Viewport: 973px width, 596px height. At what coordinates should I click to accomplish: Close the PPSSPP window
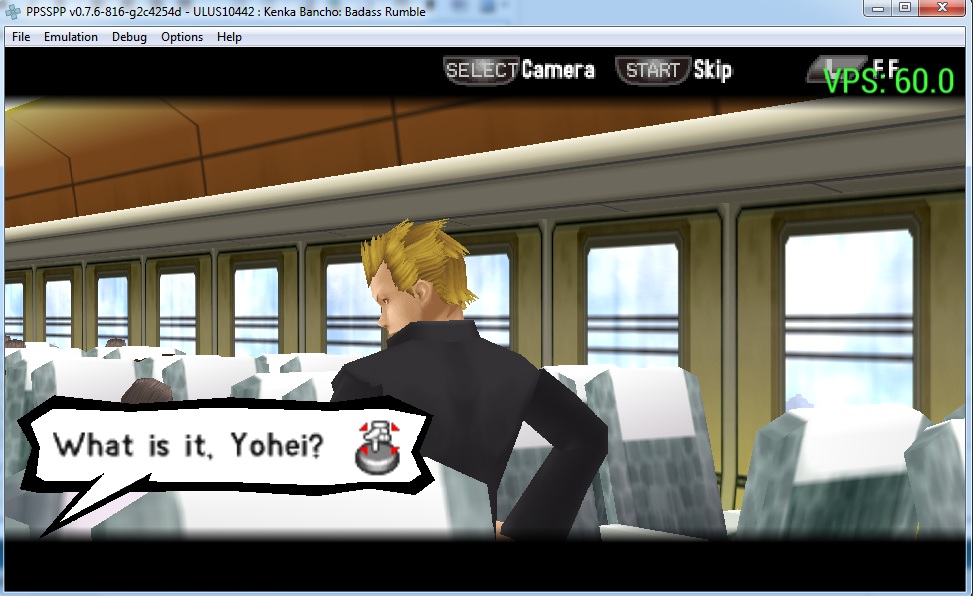(943, 8)
